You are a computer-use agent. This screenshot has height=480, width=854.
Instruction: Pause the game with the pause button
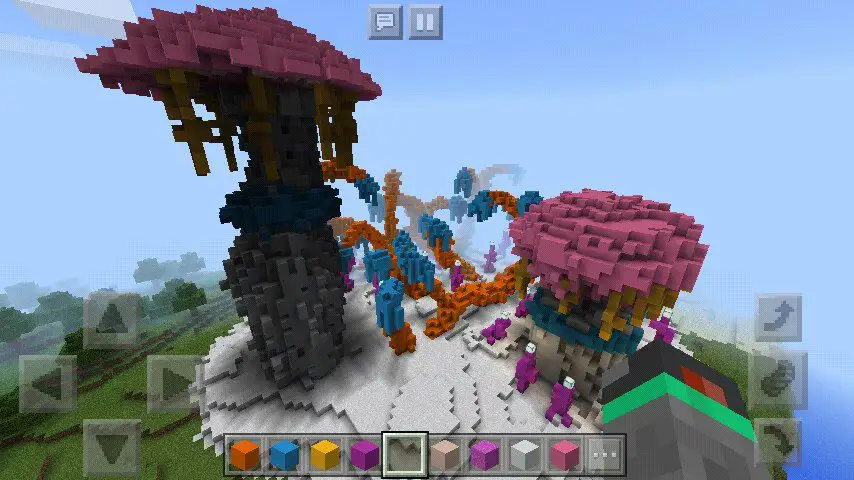(x=425, y=22)
